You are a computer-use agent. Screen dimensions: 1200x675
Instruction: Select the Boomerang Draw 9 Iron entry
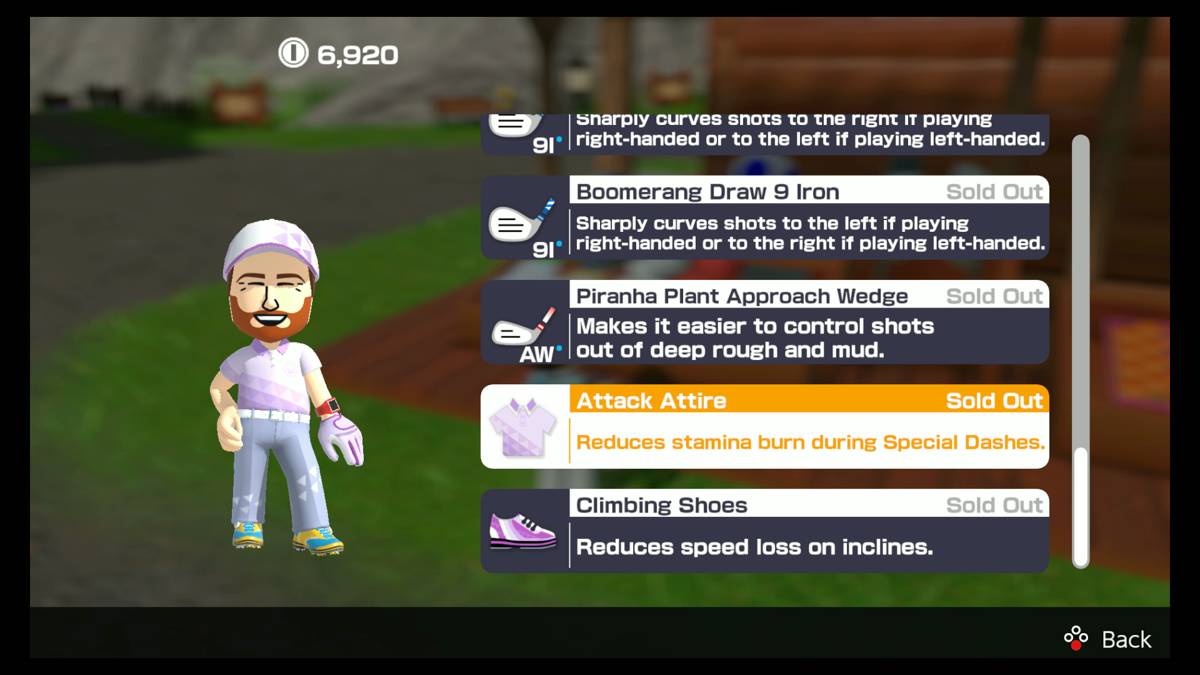pos(765,218)
